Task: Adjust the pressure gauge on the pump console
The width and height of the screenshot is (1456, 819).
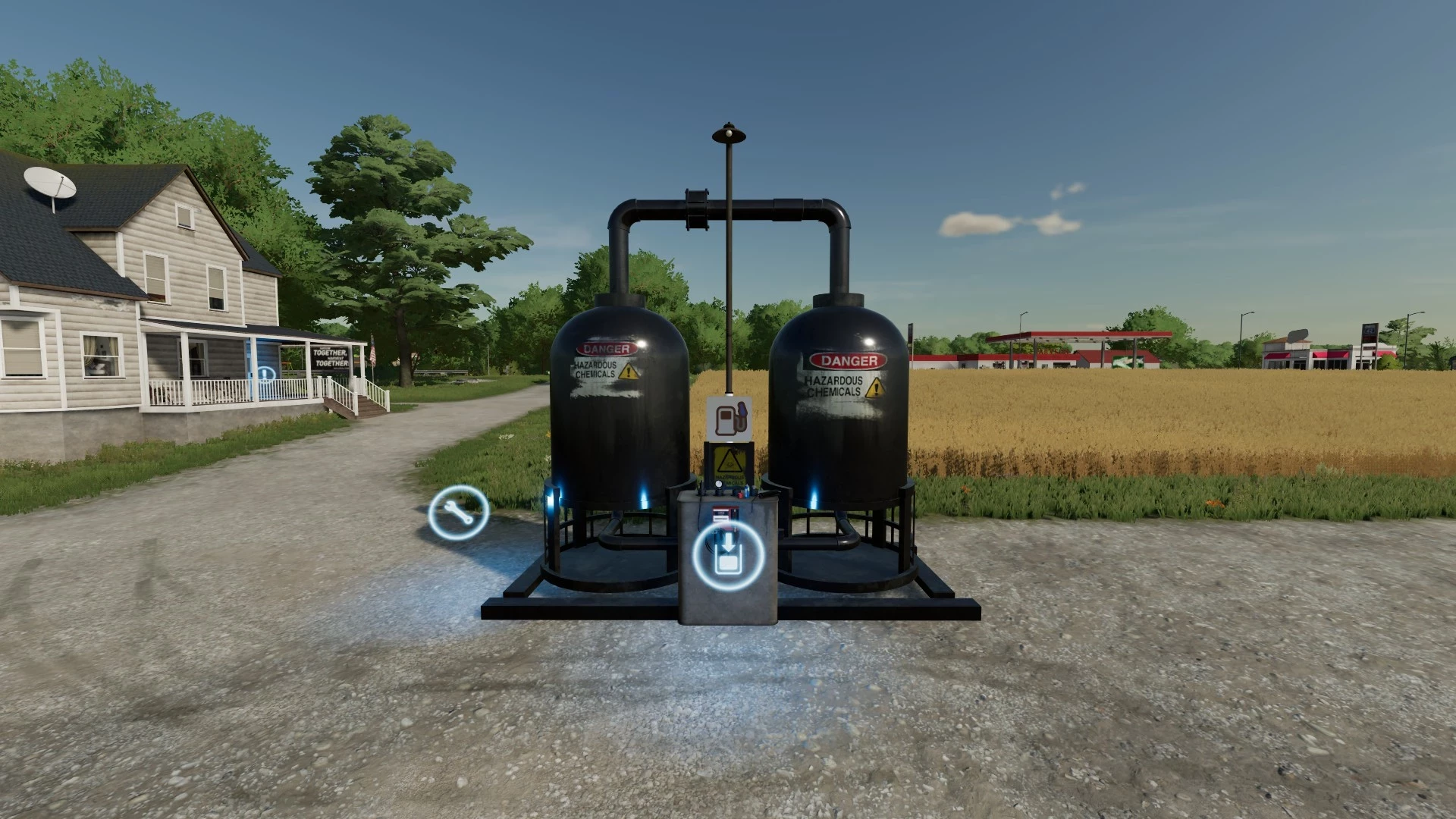Action: tap(719, 484)
